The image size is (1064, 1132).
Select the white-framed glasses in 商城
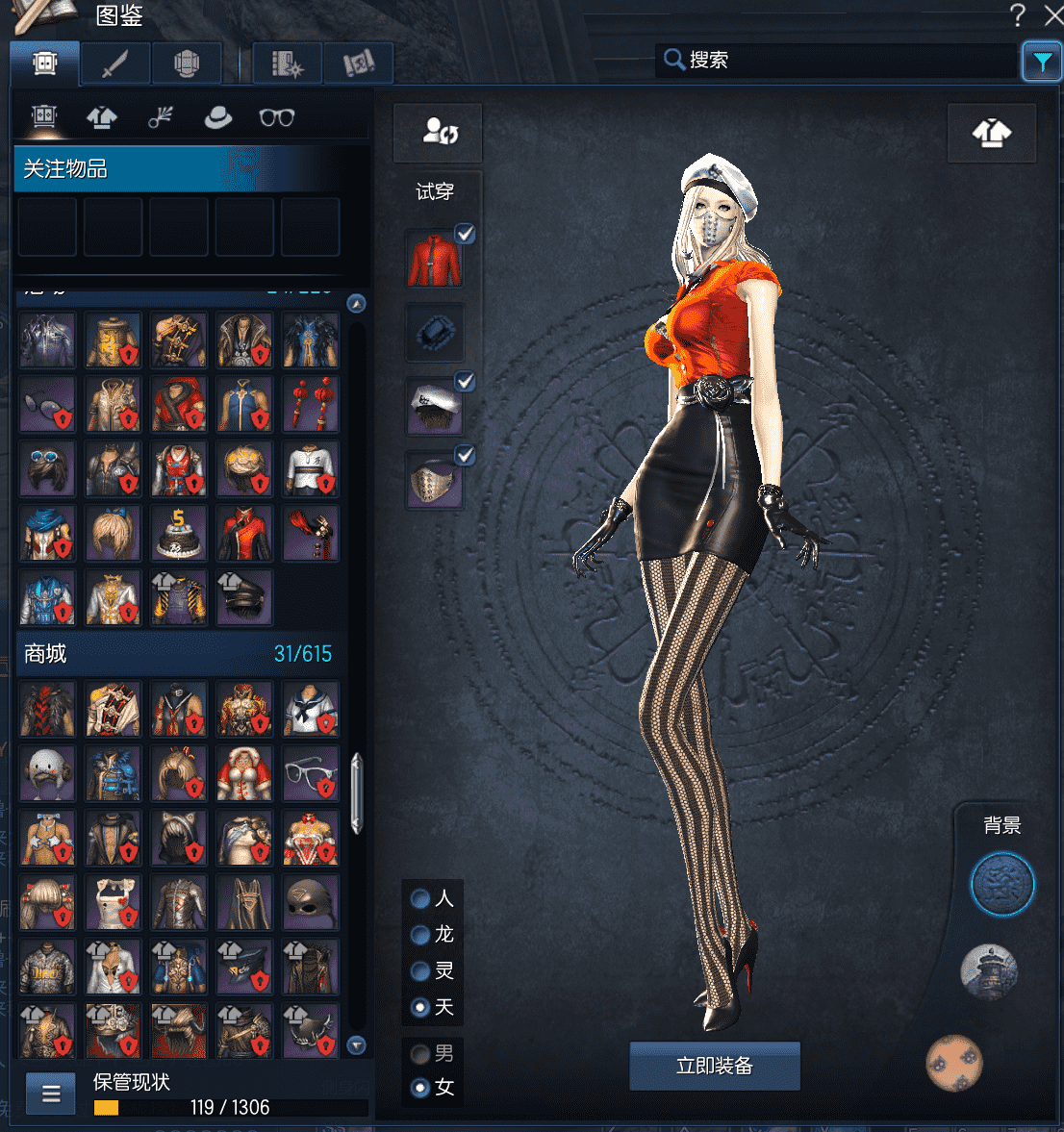click(x=311, y=772)
